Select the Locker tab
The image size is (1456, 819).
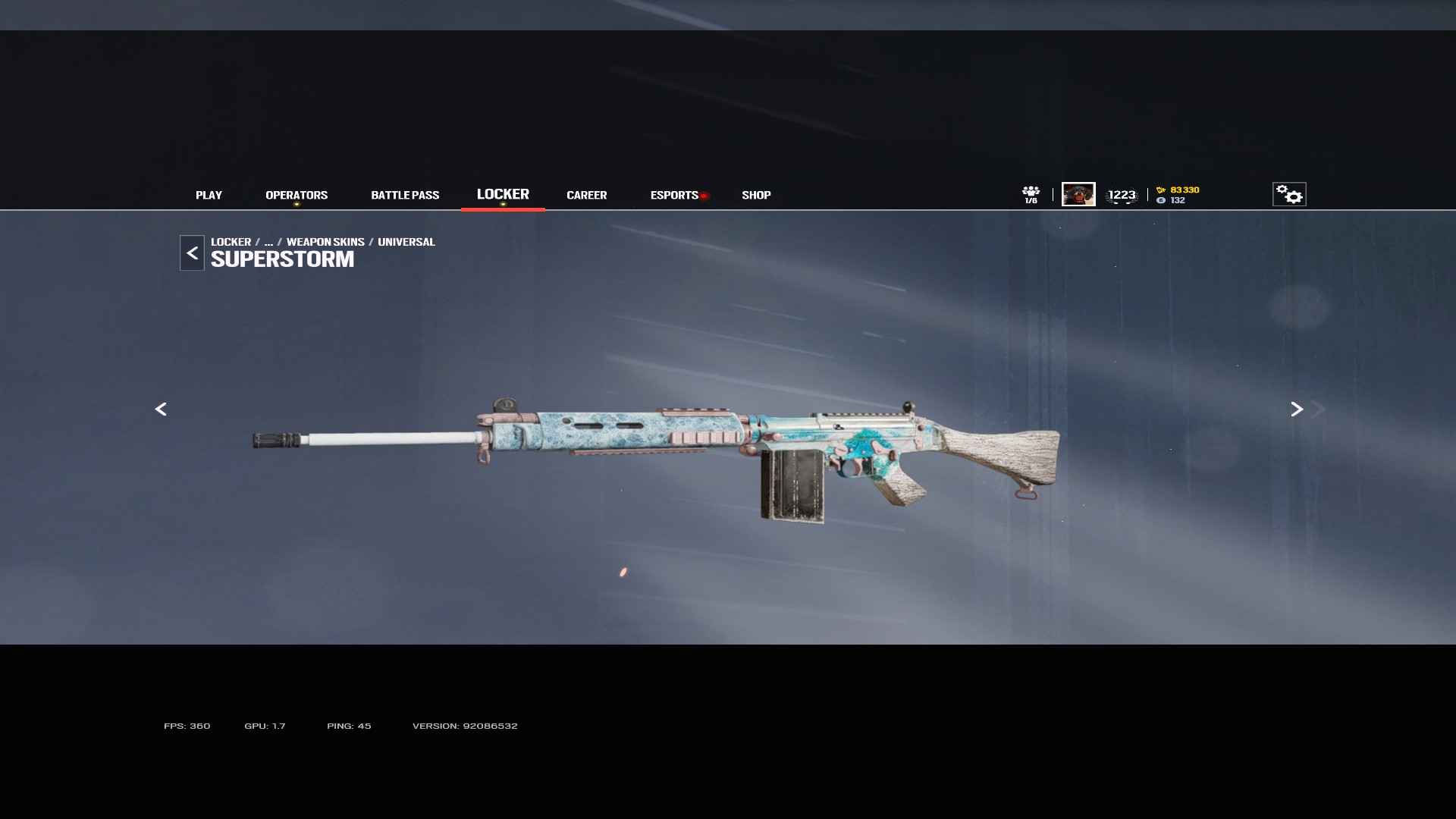[x=503, y=194]
